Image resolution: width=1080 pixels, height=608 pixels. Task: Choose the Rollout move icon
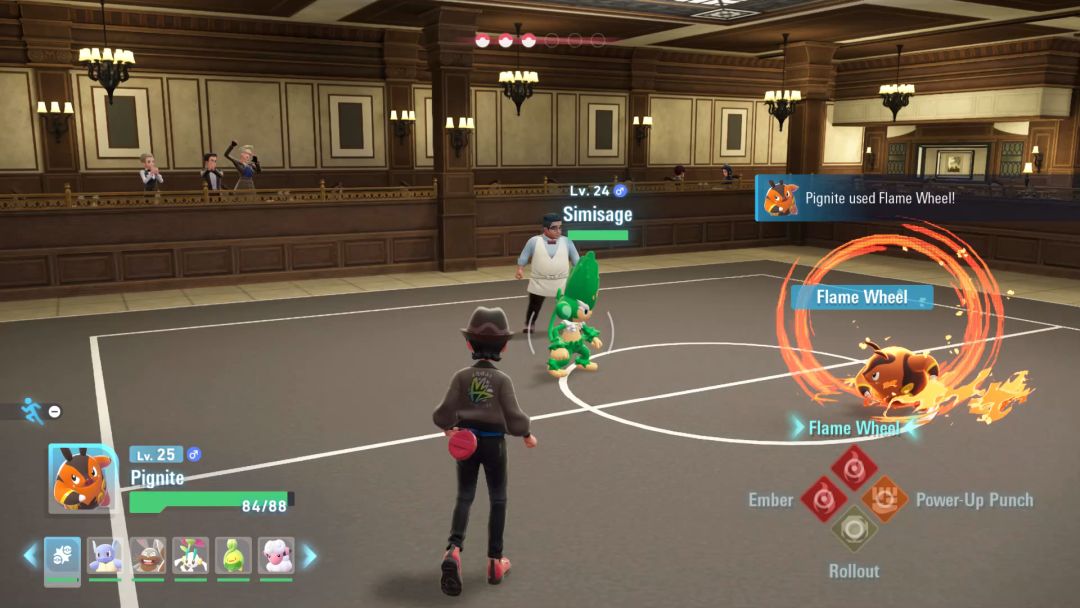(854, 528)
